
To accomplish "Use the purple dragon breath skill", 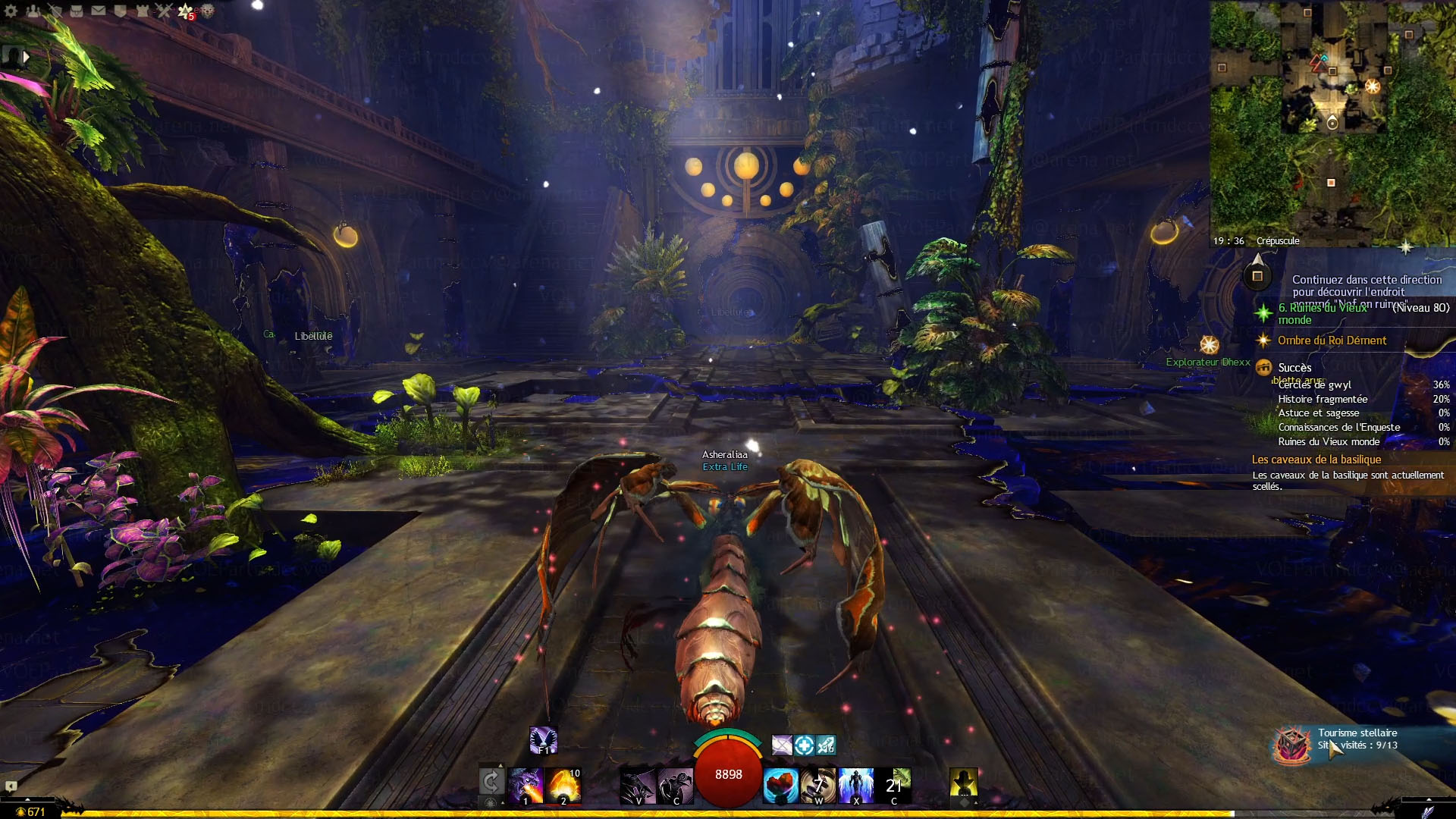I will pos(525,785).
